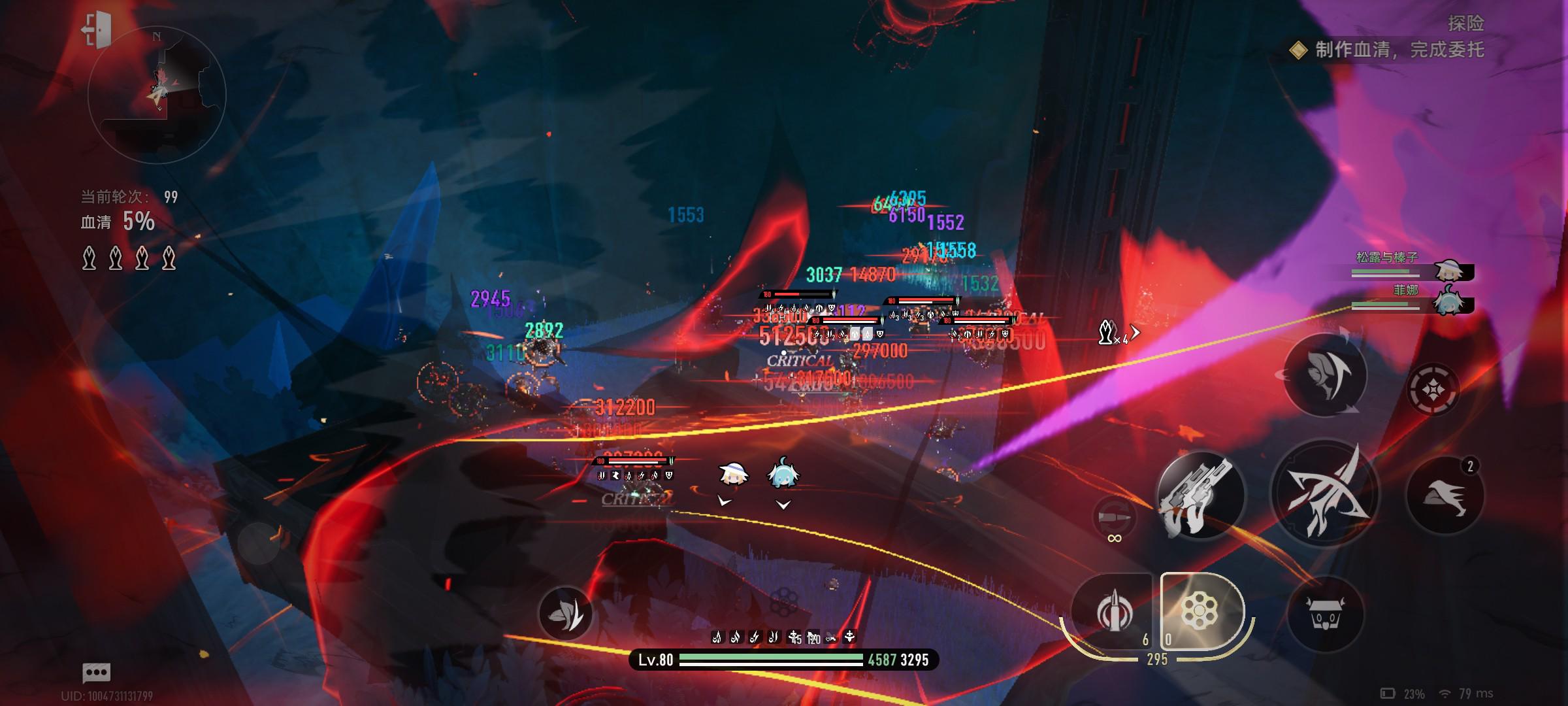Use the winged skill above the crosshair button
This screenshot has height=706, width=1568.
[x=1326, y=375]
